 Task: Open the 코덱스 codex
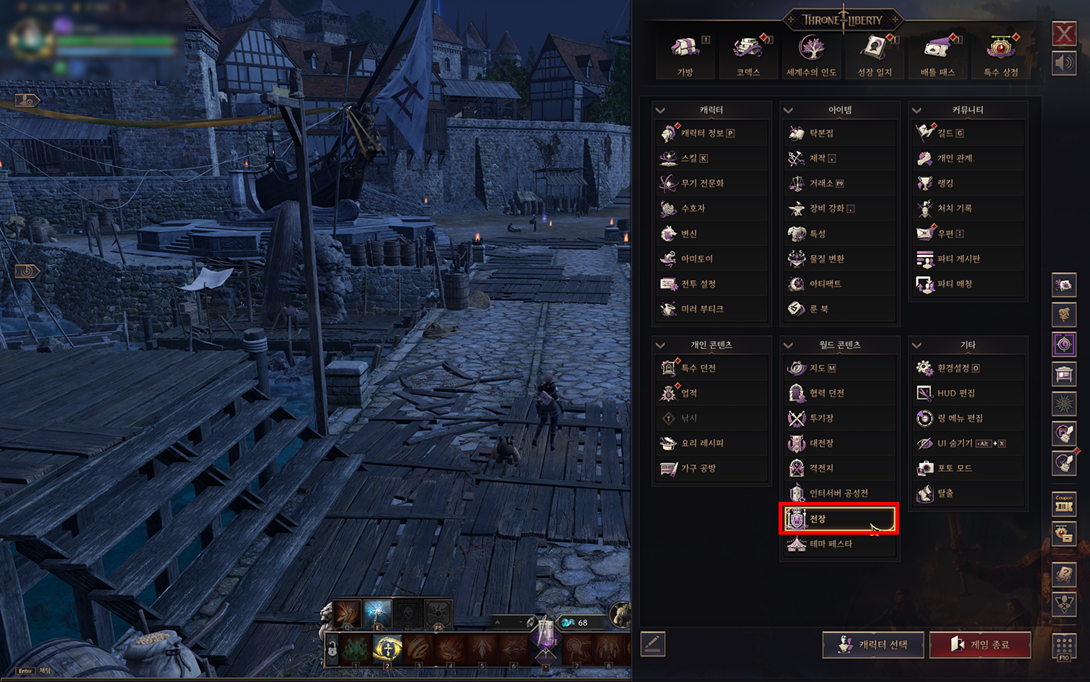pos(747,55)
